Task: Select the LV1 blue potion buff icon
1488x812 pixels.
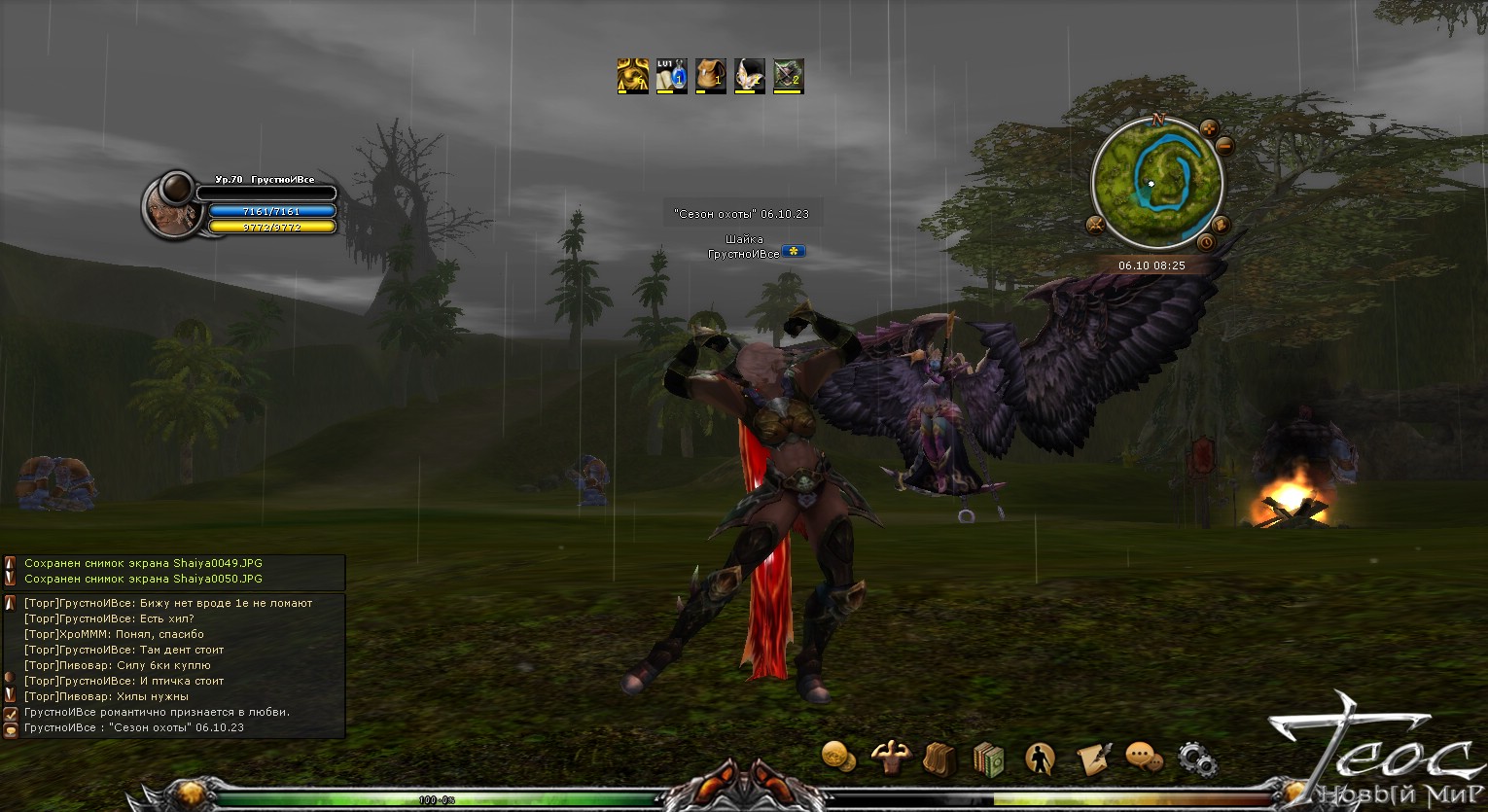Action: [x=671, y=76]
